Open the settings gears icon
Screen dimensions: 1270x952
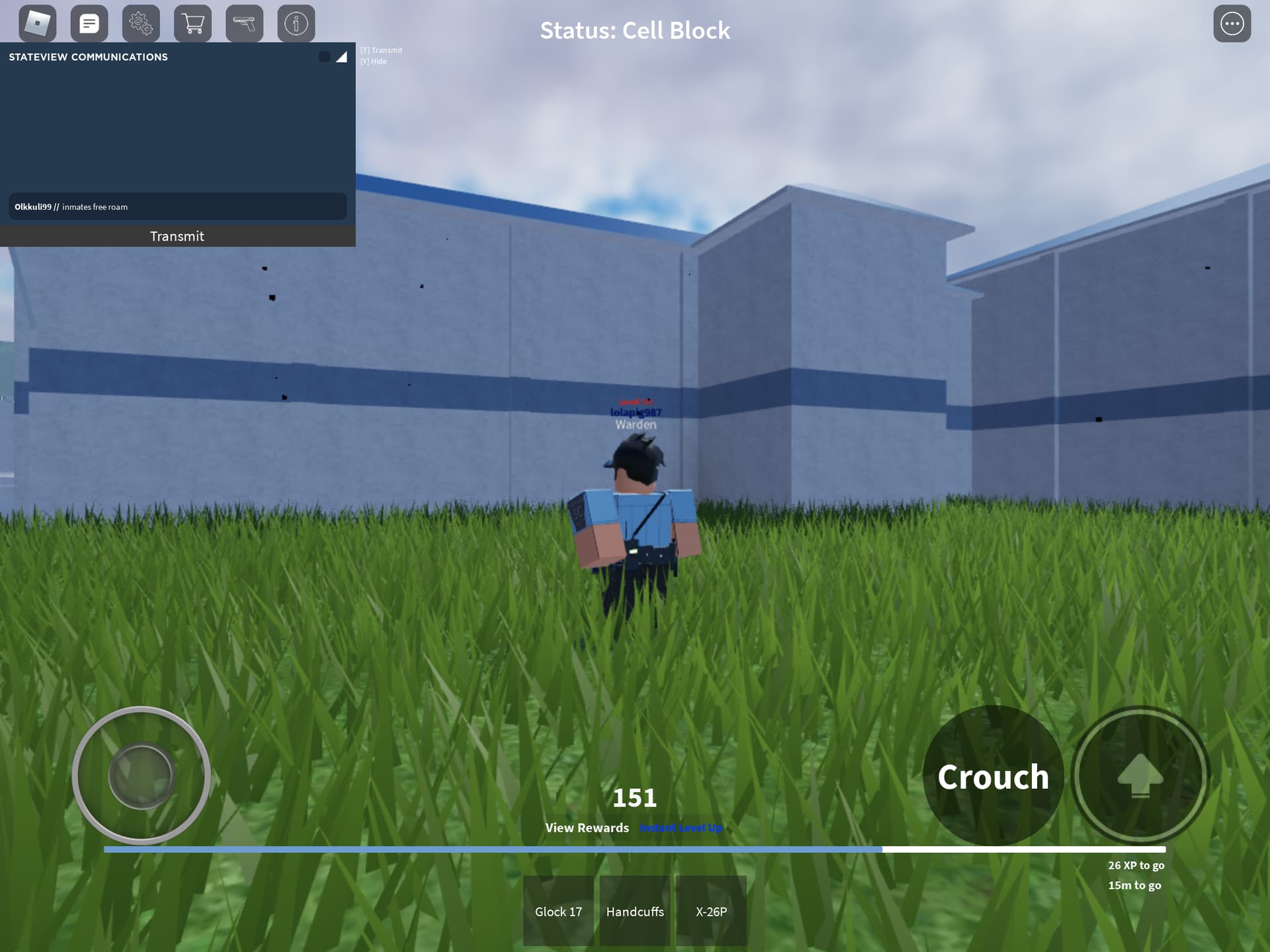(x=142, y=23)
